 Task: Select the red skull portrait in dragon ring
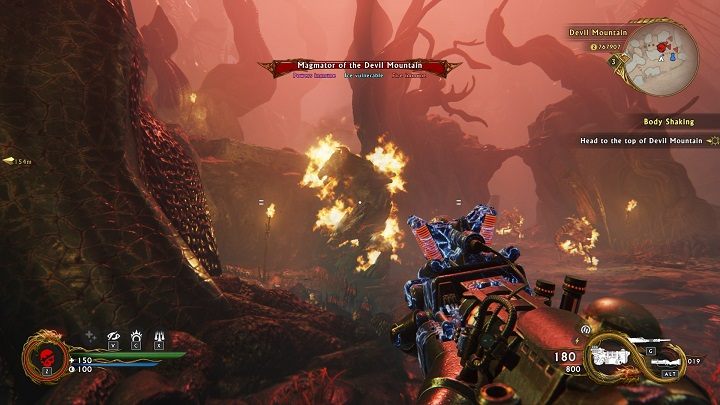(x=45, y=357)
